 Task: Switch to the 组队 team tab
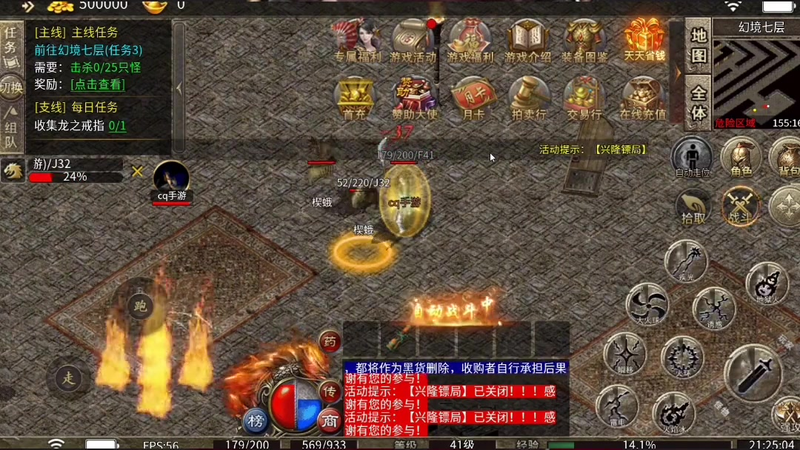click(x=11, y=133)
